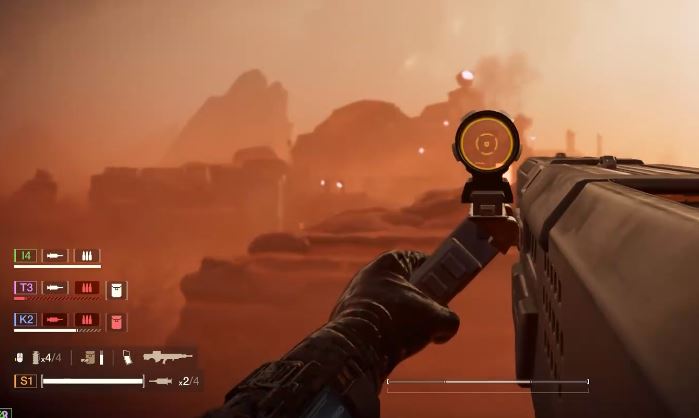Click the player's stim syringe icon
Image resolution: width=699 pixels, height=418 pixels.
coord(160,381)
